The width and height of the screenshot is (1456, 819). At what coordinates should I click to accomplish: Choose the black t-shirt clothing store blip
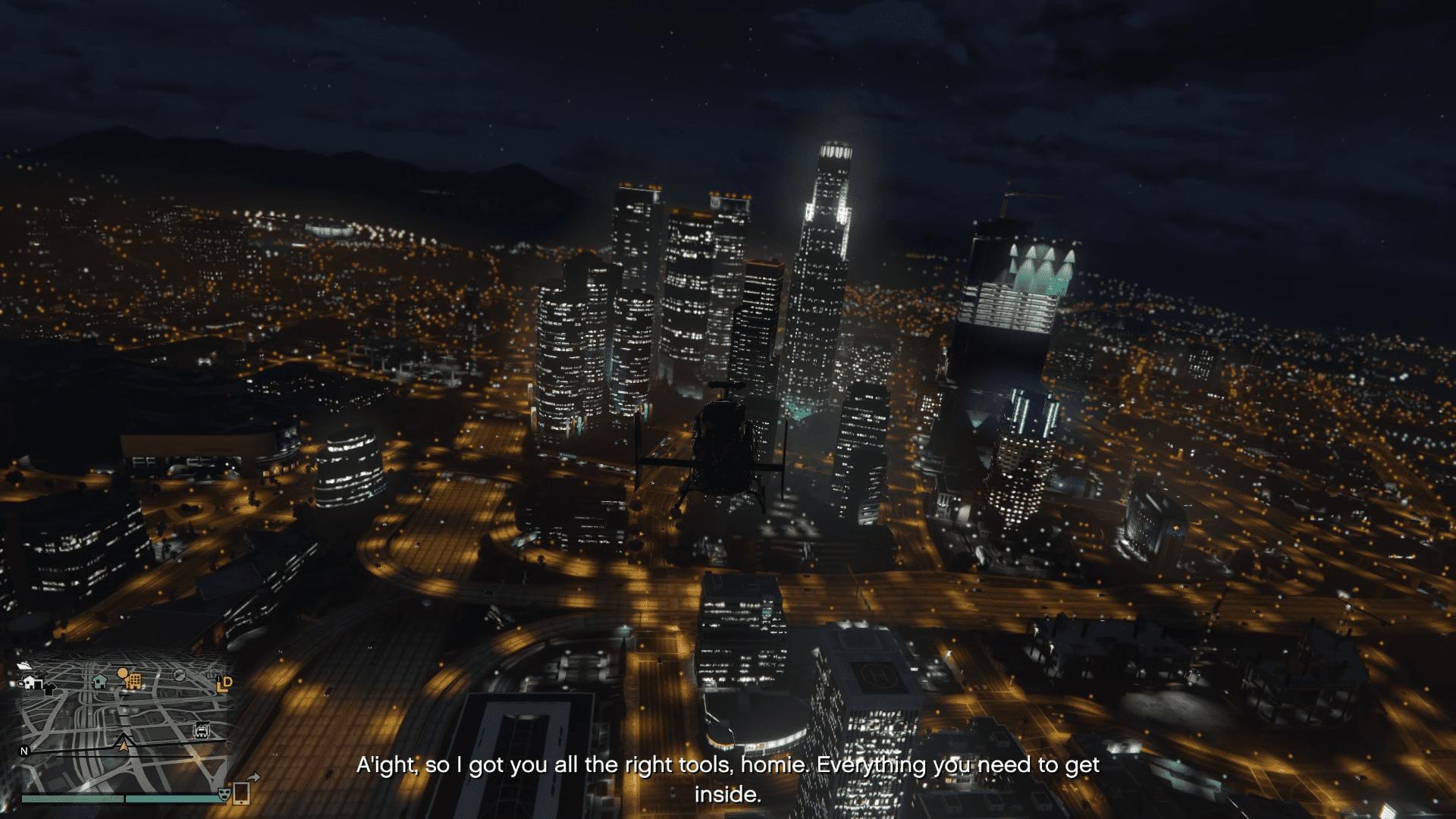coord(49,689)
